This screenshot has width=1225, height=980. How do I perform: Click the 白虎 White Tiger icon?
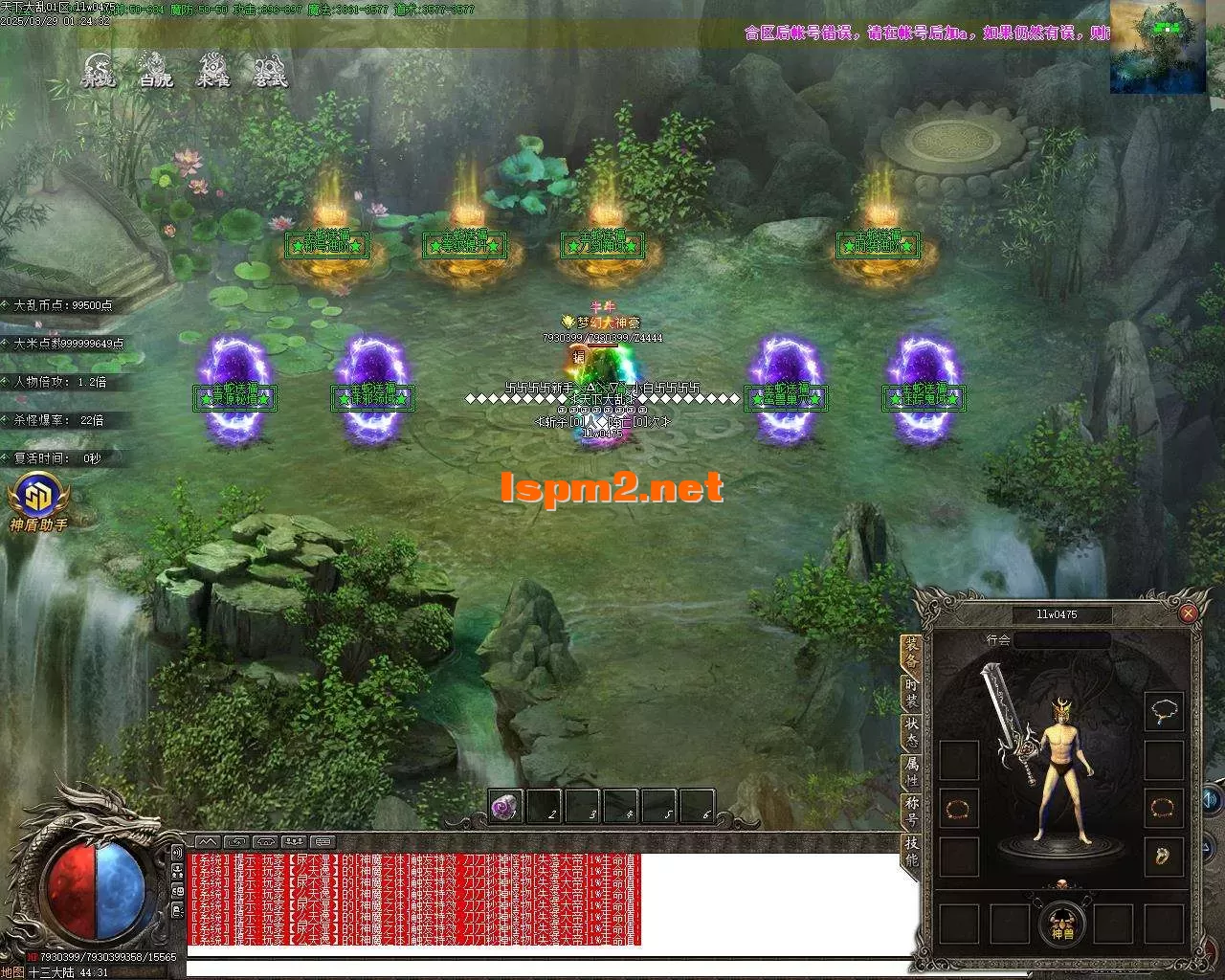click(x=155, y=72)
